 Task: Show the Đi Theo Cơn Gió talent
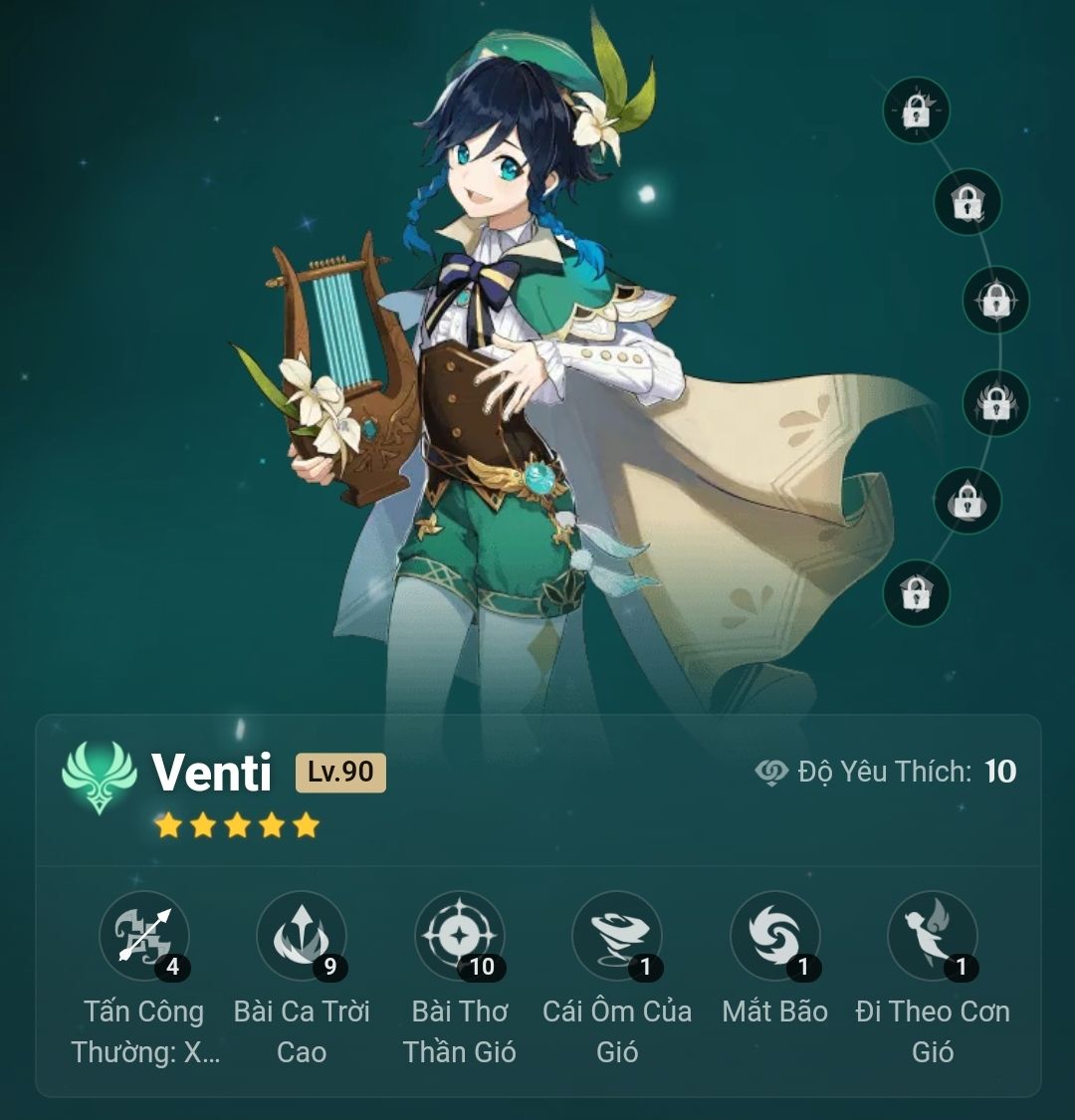point(933,936)
